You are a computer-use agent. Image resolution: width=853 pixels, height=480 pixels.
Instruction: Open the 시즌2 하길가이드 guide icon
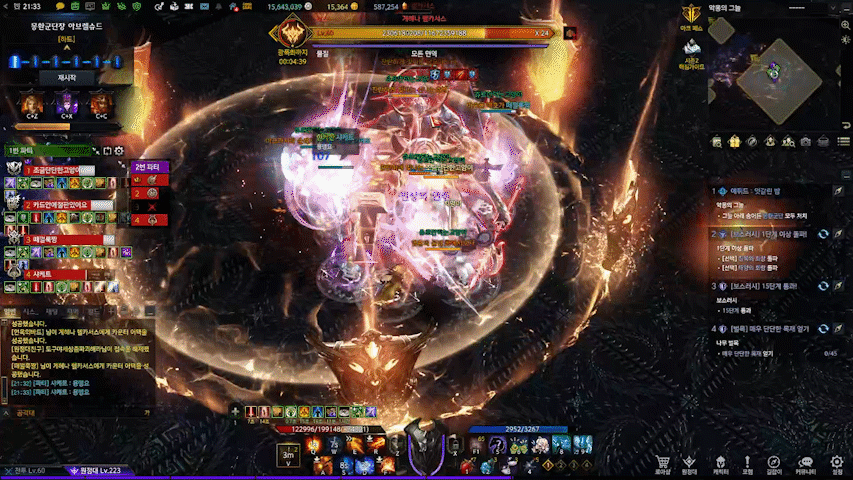point(689,52)
